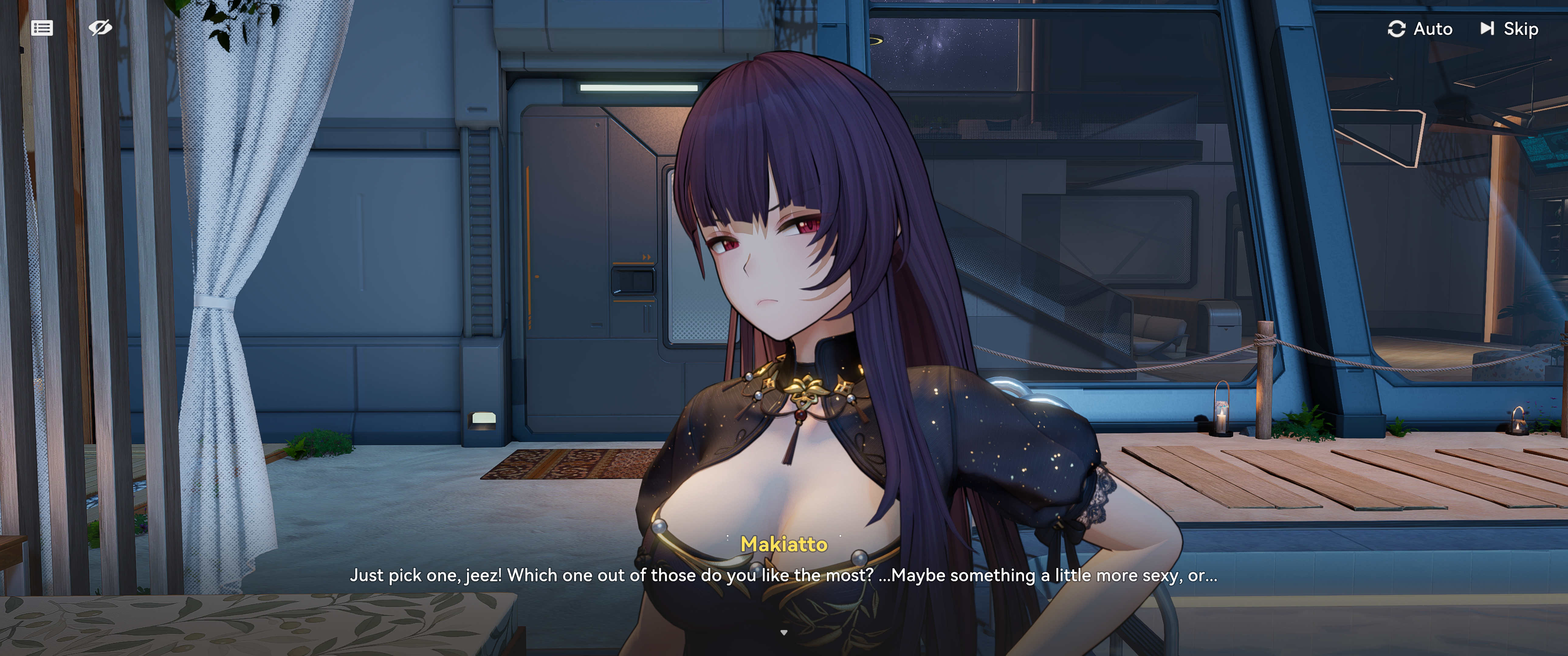Open the dialogue log list icon
Image resolution: width=1568 pixels, height=656 pixels.
42,28
